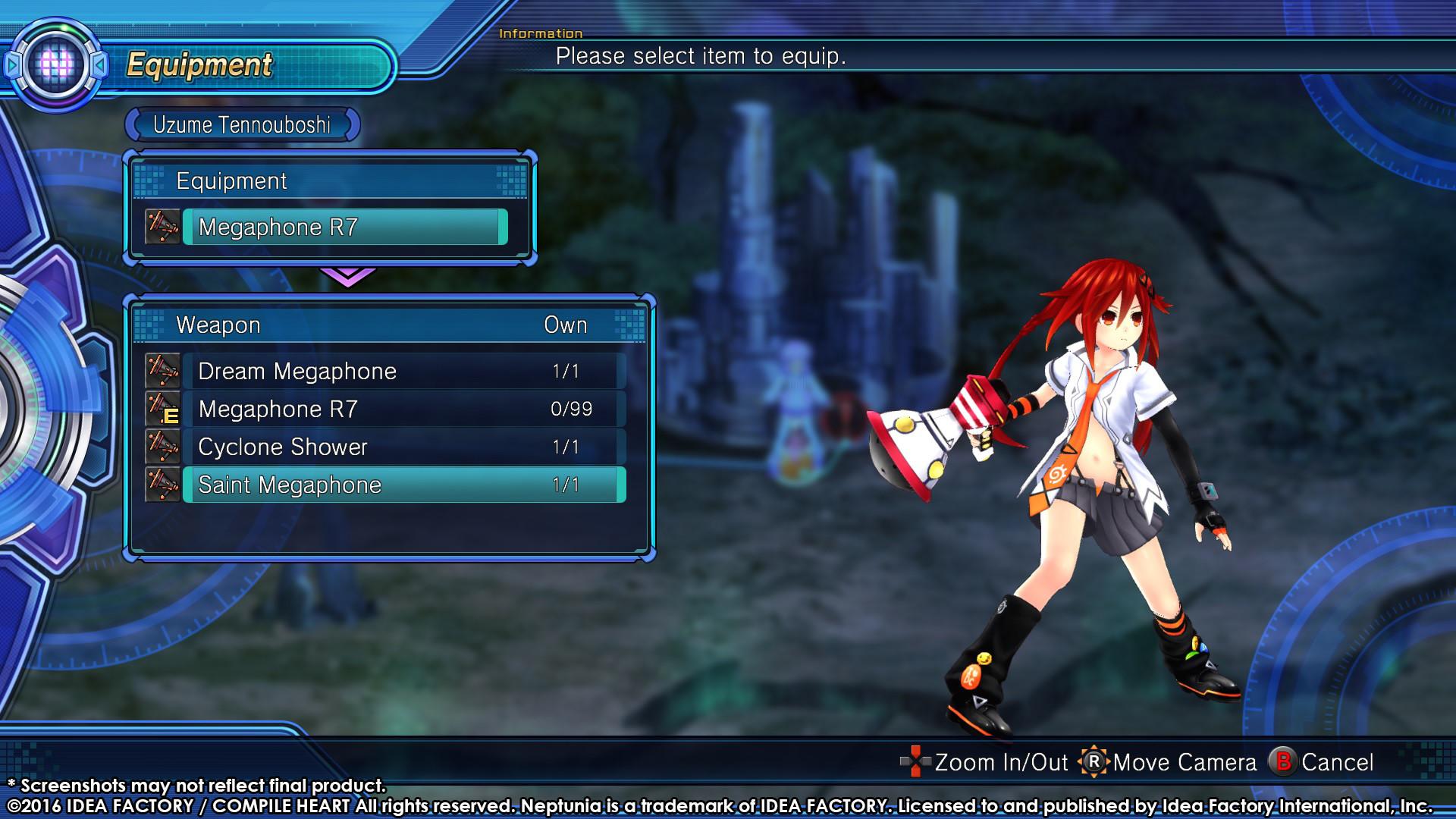Click the Megaphone R7 weapon icon

coord(162,409)
